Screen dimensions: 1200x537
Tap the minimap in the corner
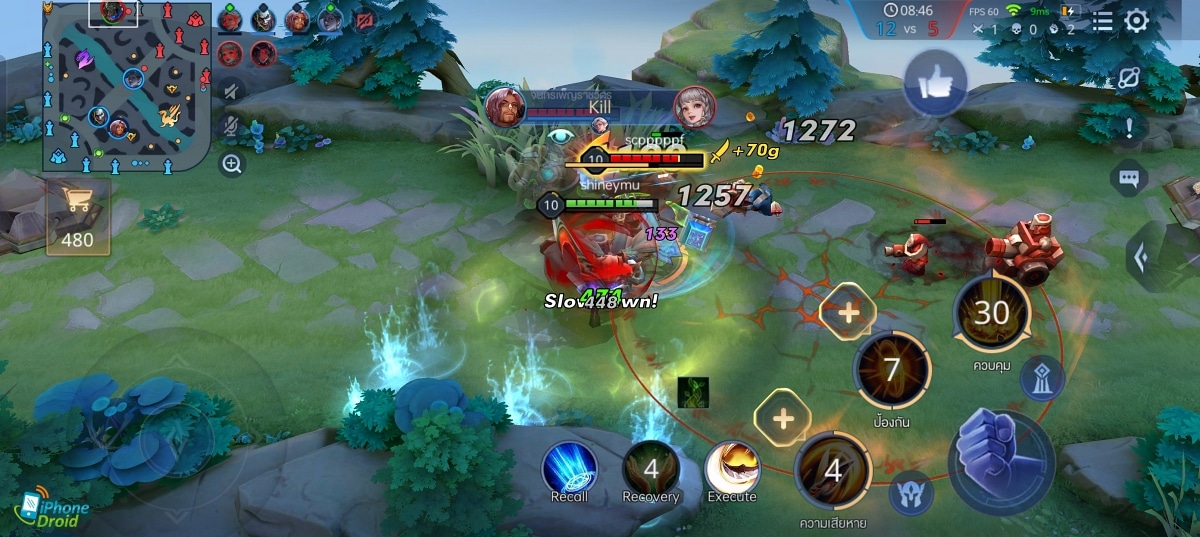click(x=127, y=85)
